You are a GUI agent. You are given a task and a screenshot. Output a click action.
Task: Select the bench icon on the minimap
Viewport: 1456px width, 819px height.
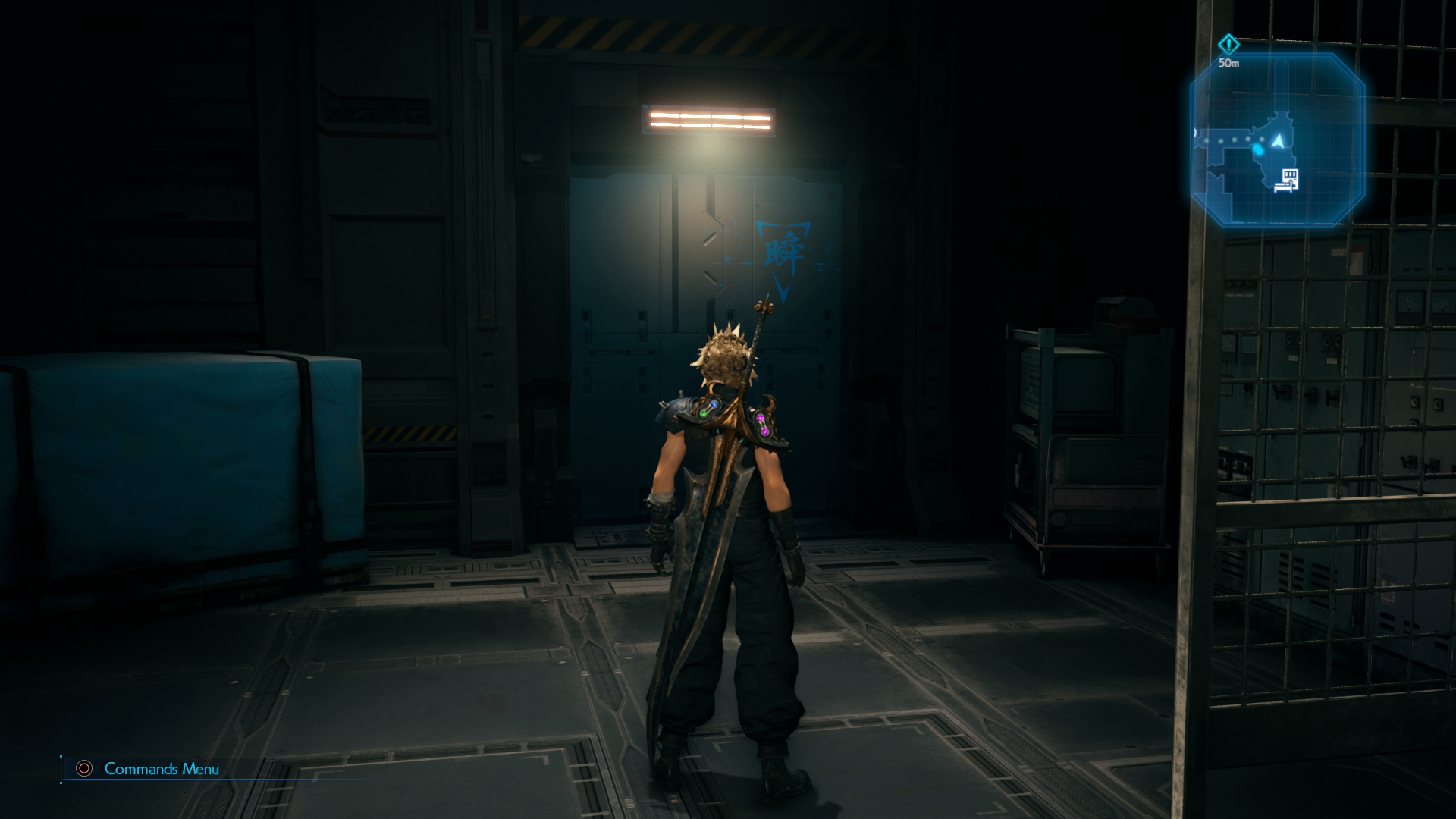click(1288, 180)
